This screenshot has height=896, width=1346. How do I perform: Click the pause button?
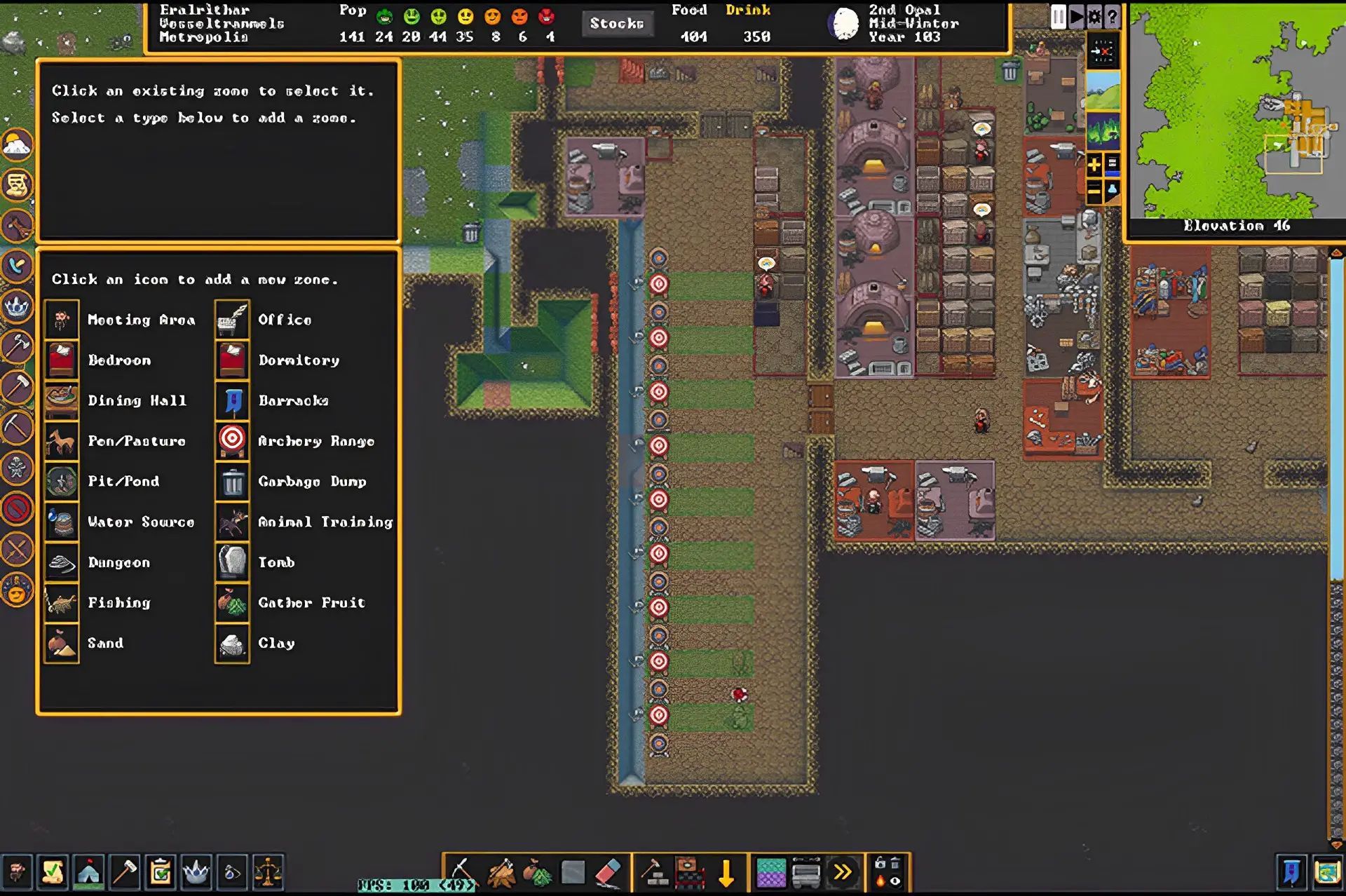[x=1058, y=16]
